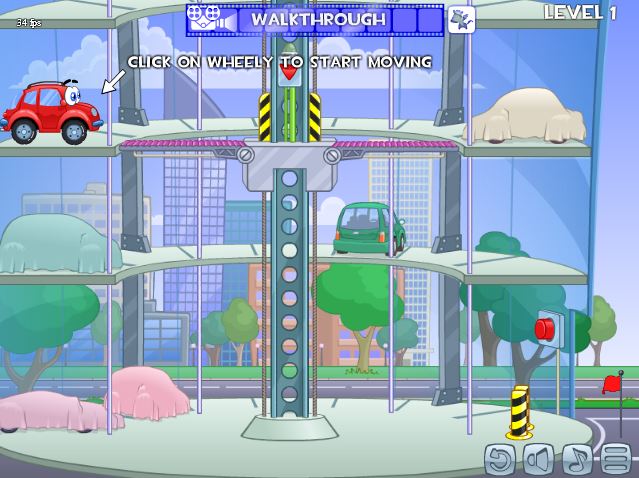
Task: Restart the level with the circular arrow
Action: 499,458
